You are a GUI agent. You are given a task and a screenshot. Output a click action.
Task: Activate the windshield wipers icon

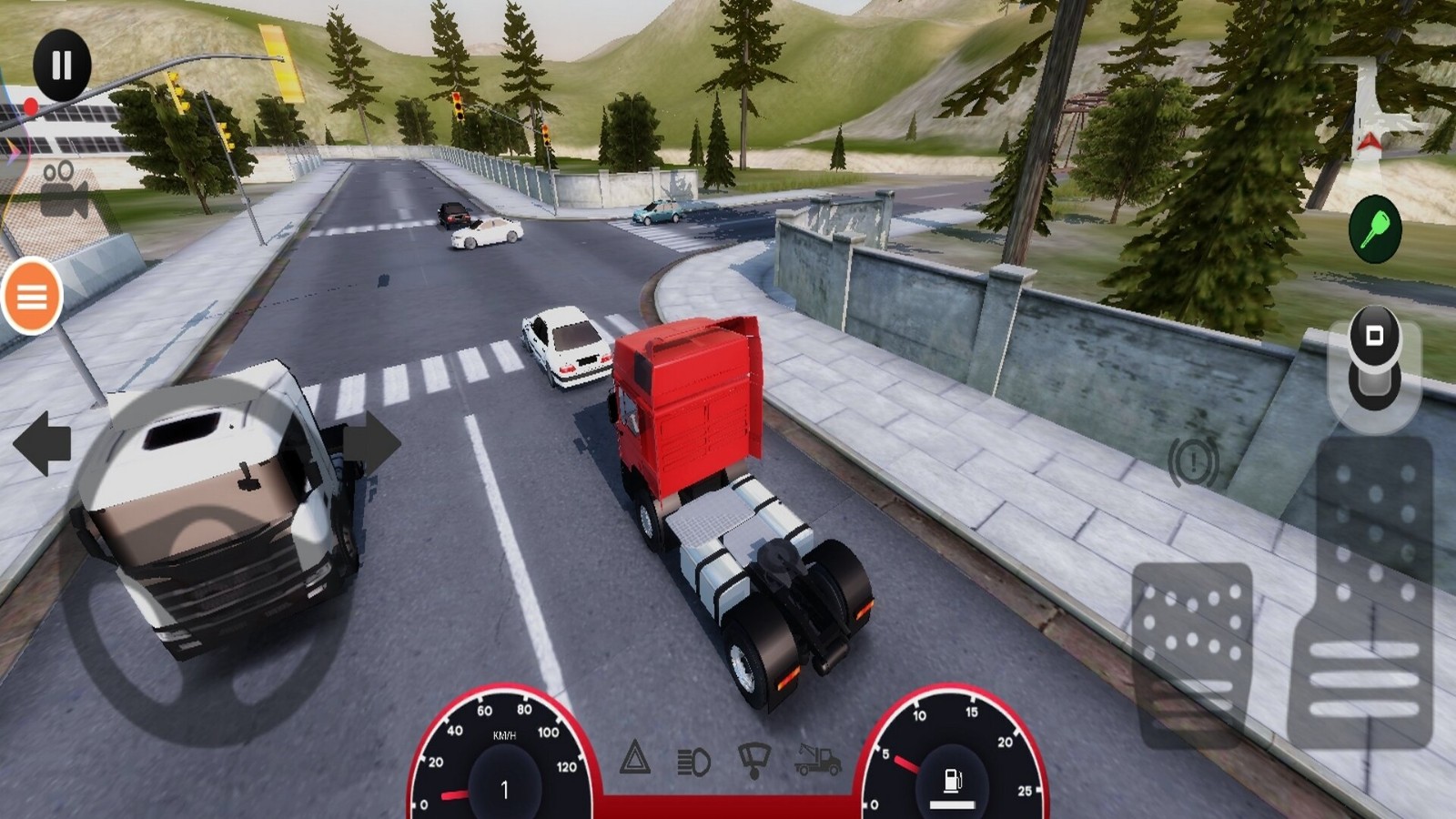[754, 760]
